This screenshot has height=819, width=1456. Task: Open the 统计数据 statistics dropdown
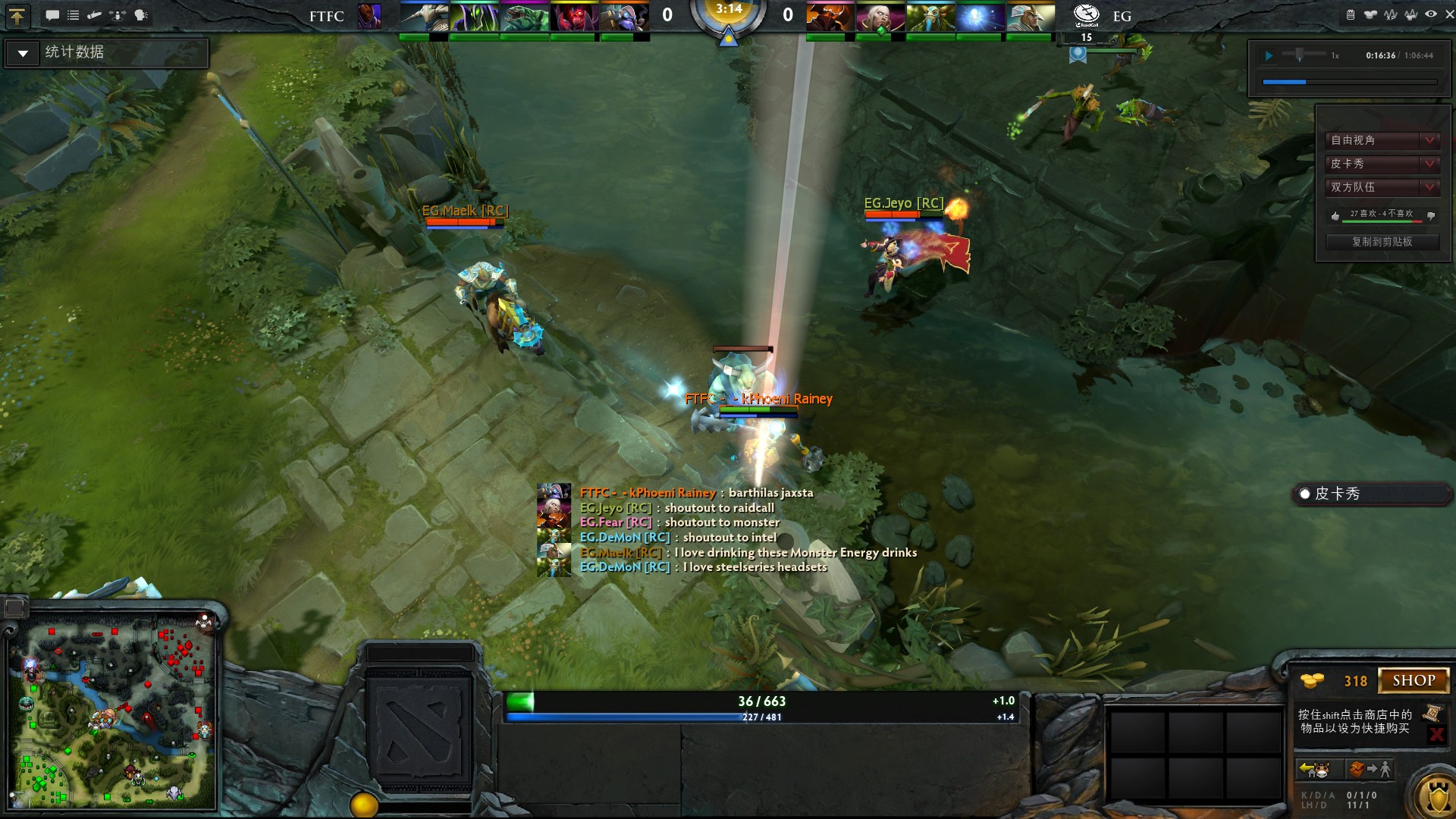click(24, 53)
